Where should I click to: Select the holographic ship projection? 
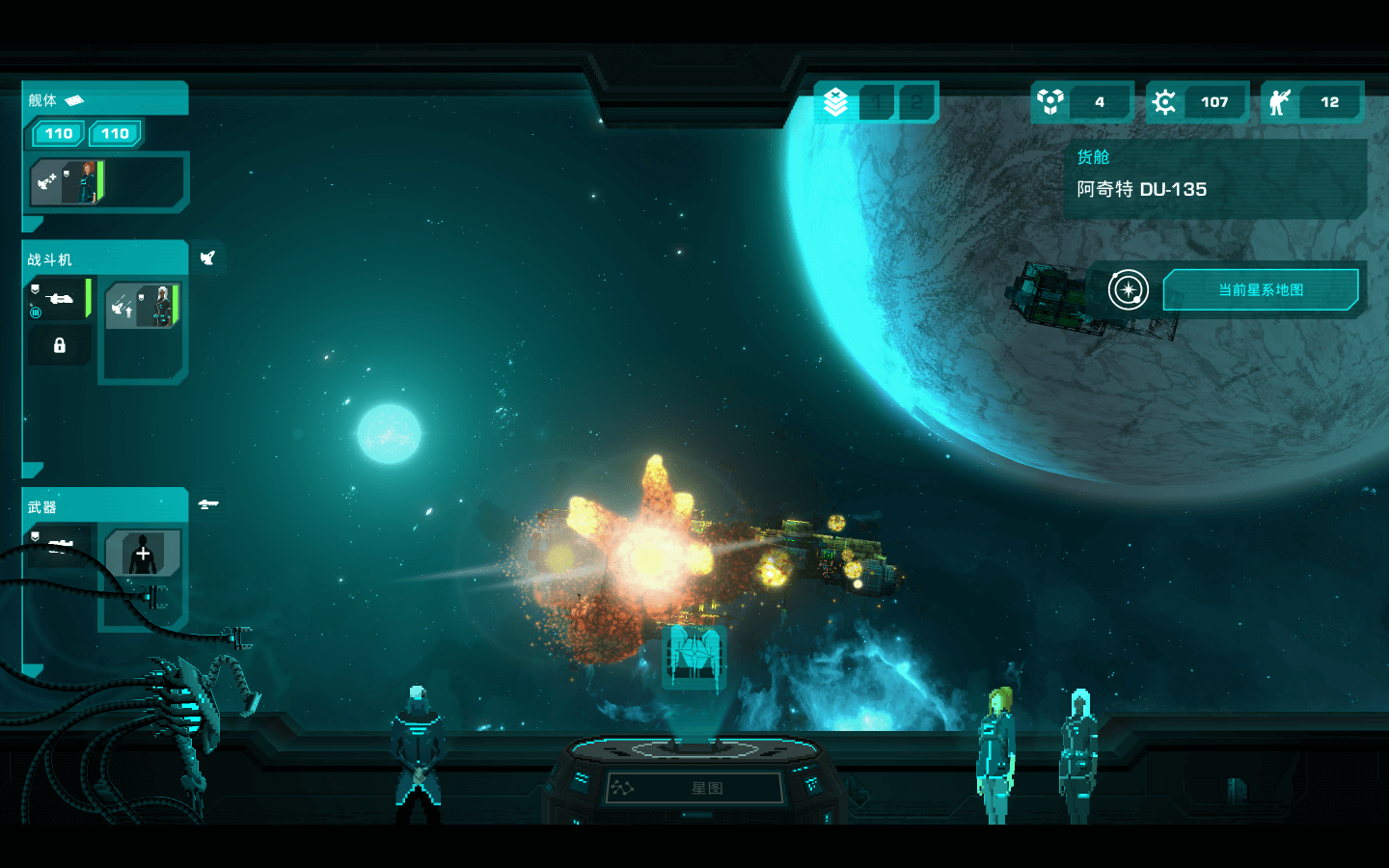click(694, 655)
